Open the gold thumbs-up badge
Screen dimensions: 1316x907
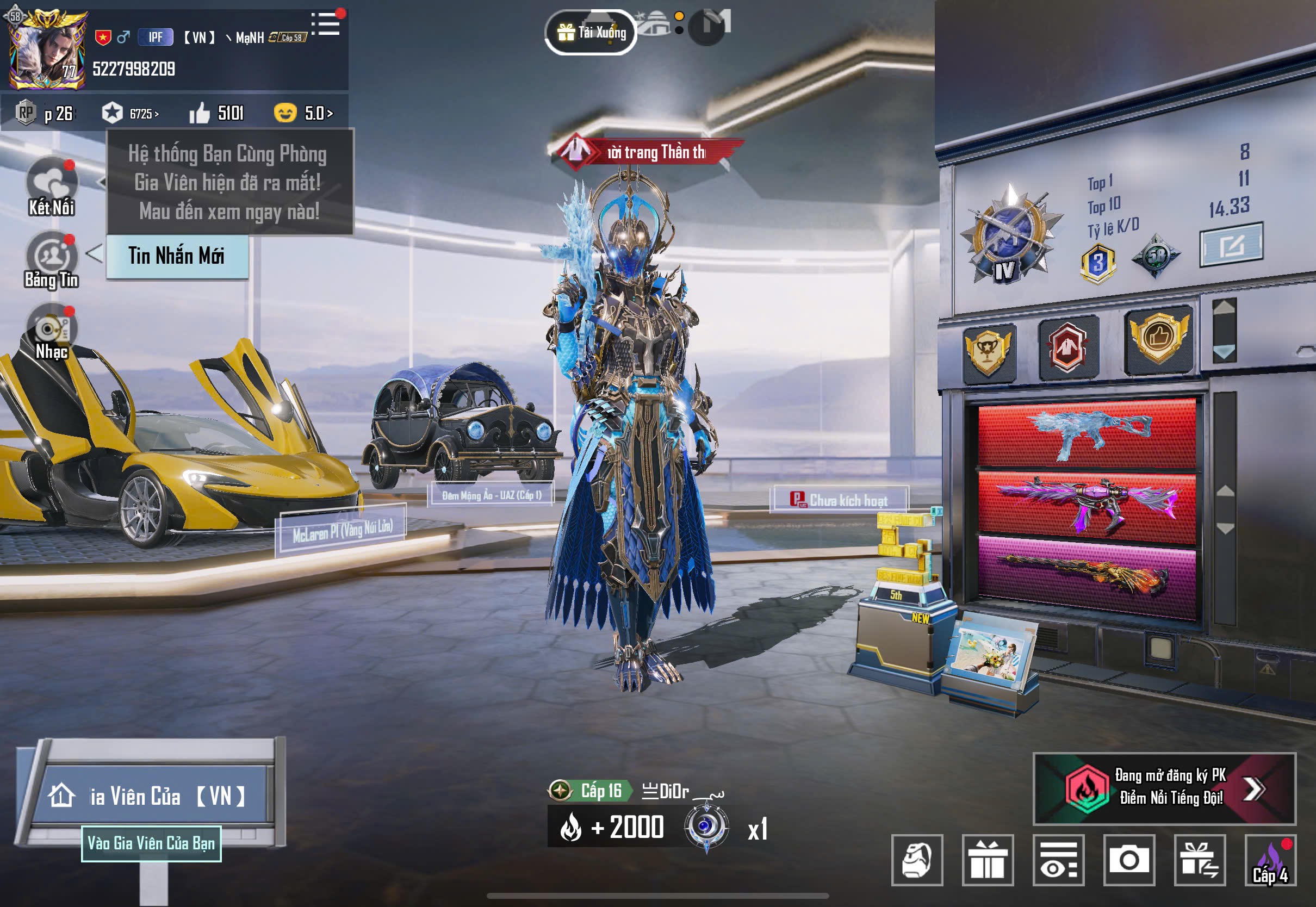click(1158, 339)
